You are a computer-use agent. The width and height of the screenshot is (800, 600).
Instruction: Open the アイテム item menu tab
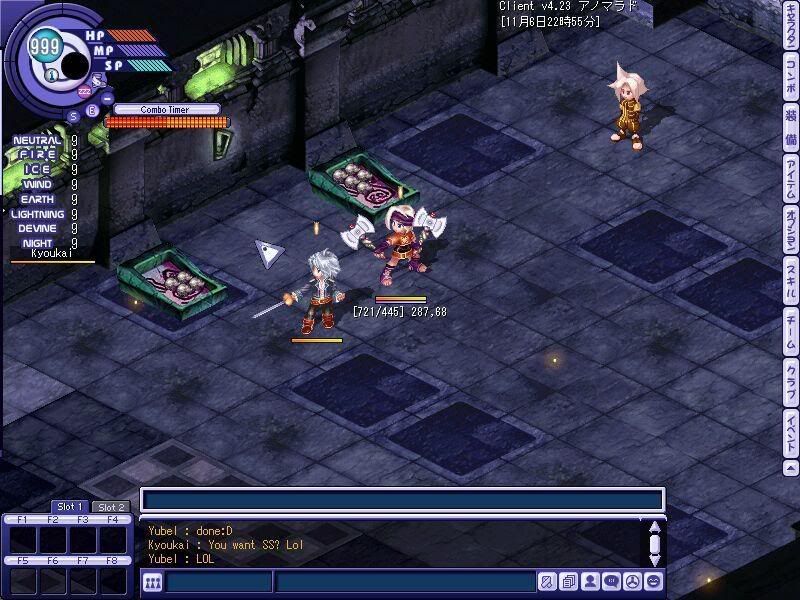(x=791, y=180)
